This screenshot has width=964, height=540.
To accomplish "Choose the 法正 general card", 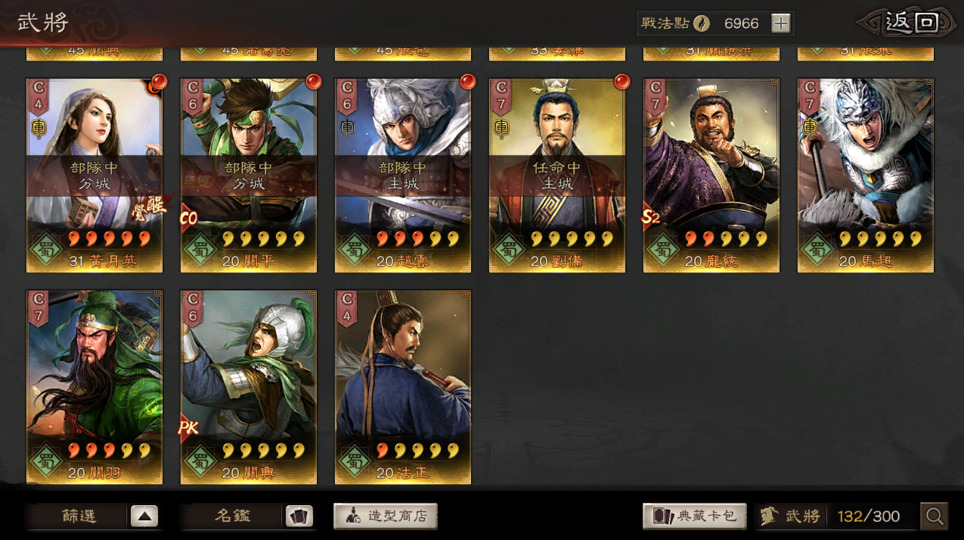I will [403, 387].
